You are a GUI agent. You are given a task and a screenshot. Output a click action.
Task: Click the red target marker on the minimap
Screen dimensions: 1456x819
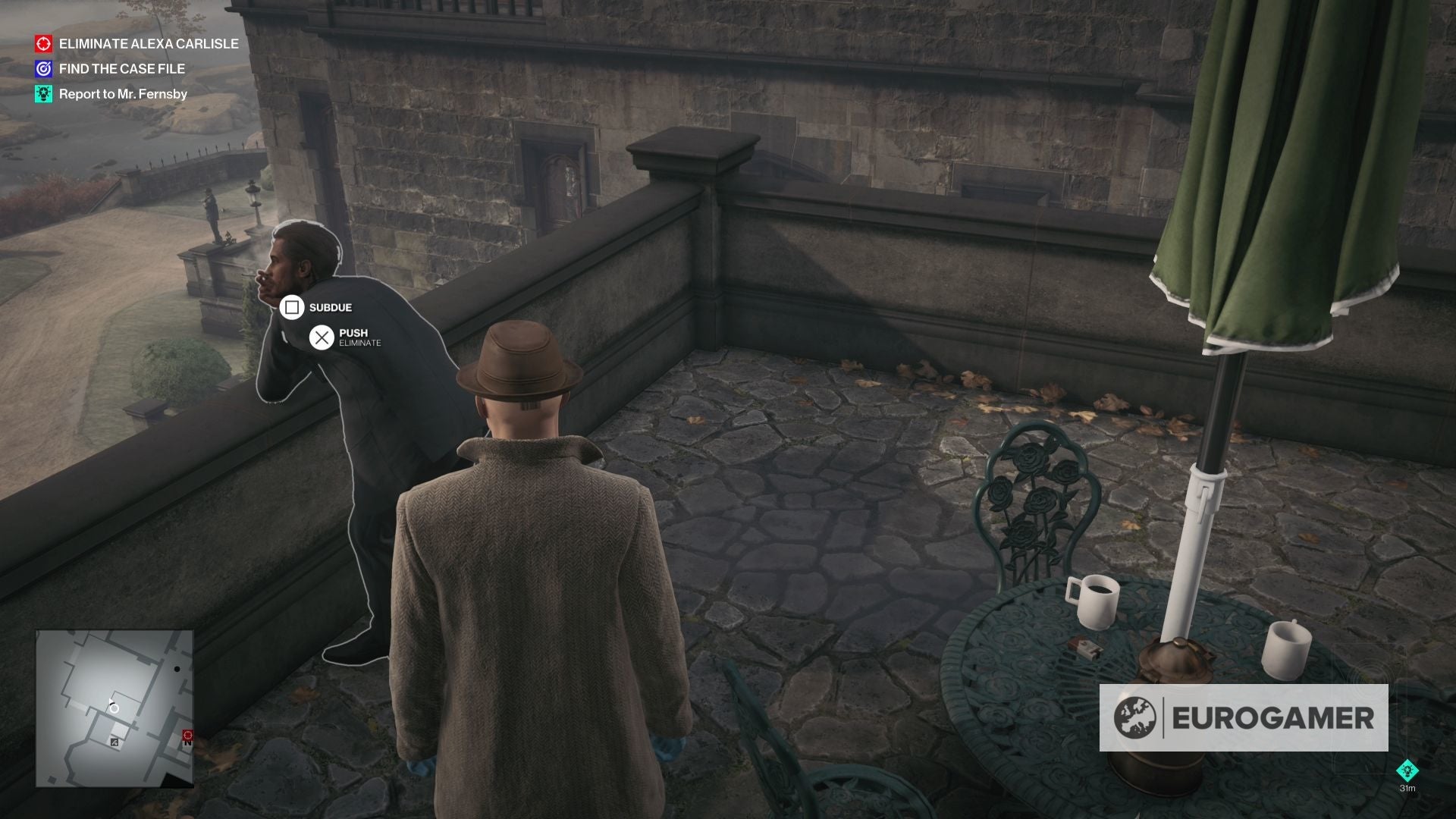tap(187, 735)
